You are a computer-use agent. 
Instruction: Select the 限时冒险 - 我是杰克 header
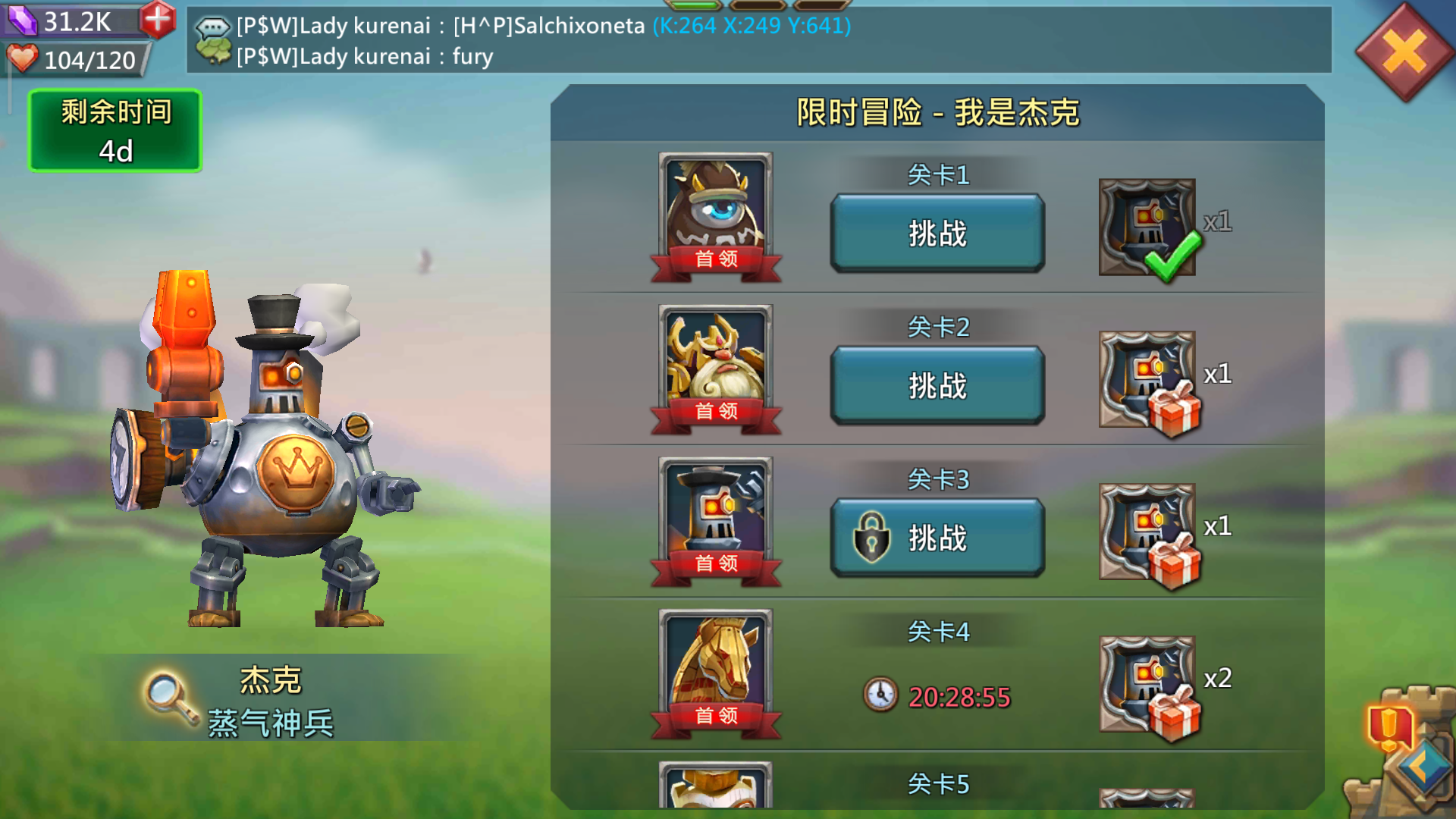click(x=937, y=112)
